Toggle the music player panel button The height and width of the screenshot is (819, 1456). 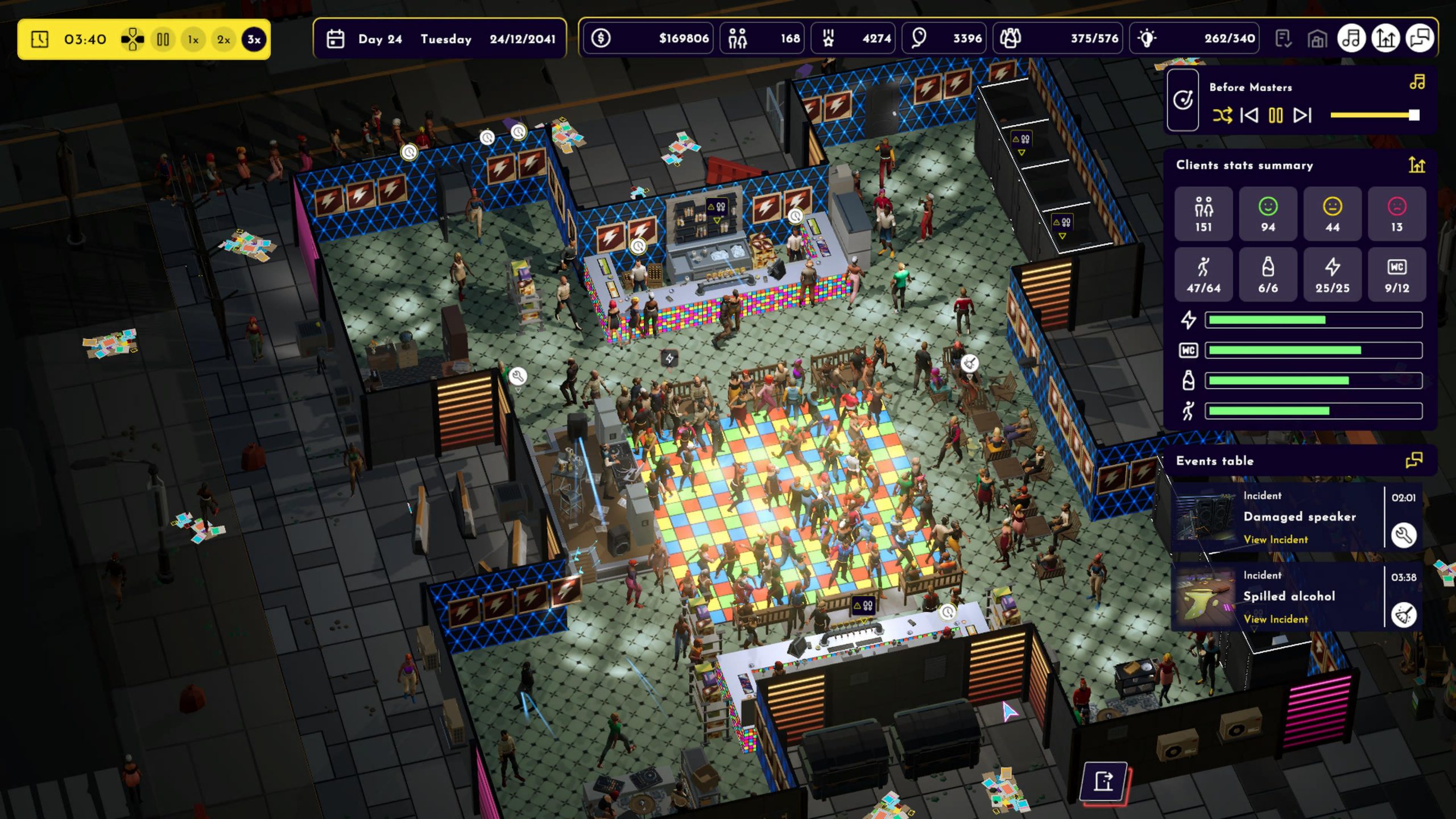point(1351,39)
